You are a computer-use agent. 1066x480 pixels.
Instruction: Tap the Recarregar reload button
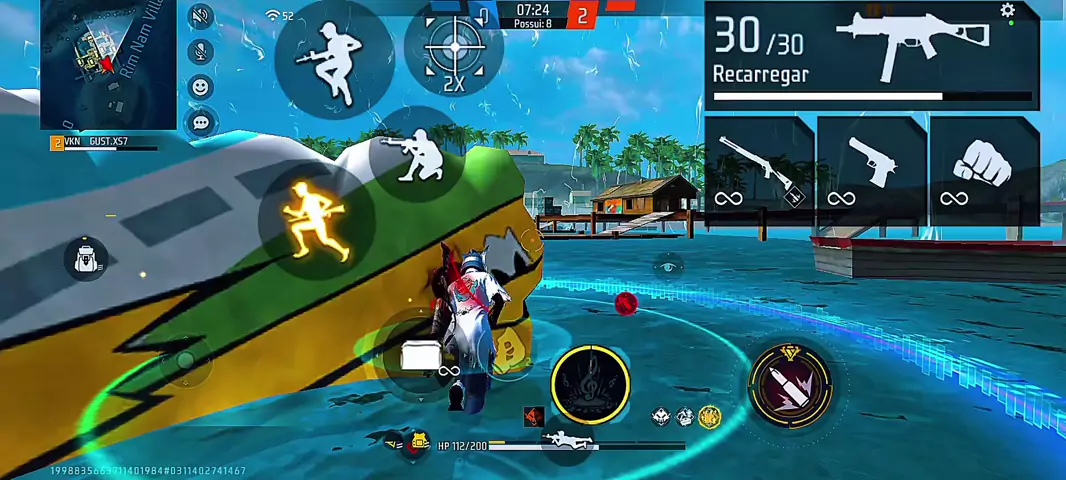point(760,75)
